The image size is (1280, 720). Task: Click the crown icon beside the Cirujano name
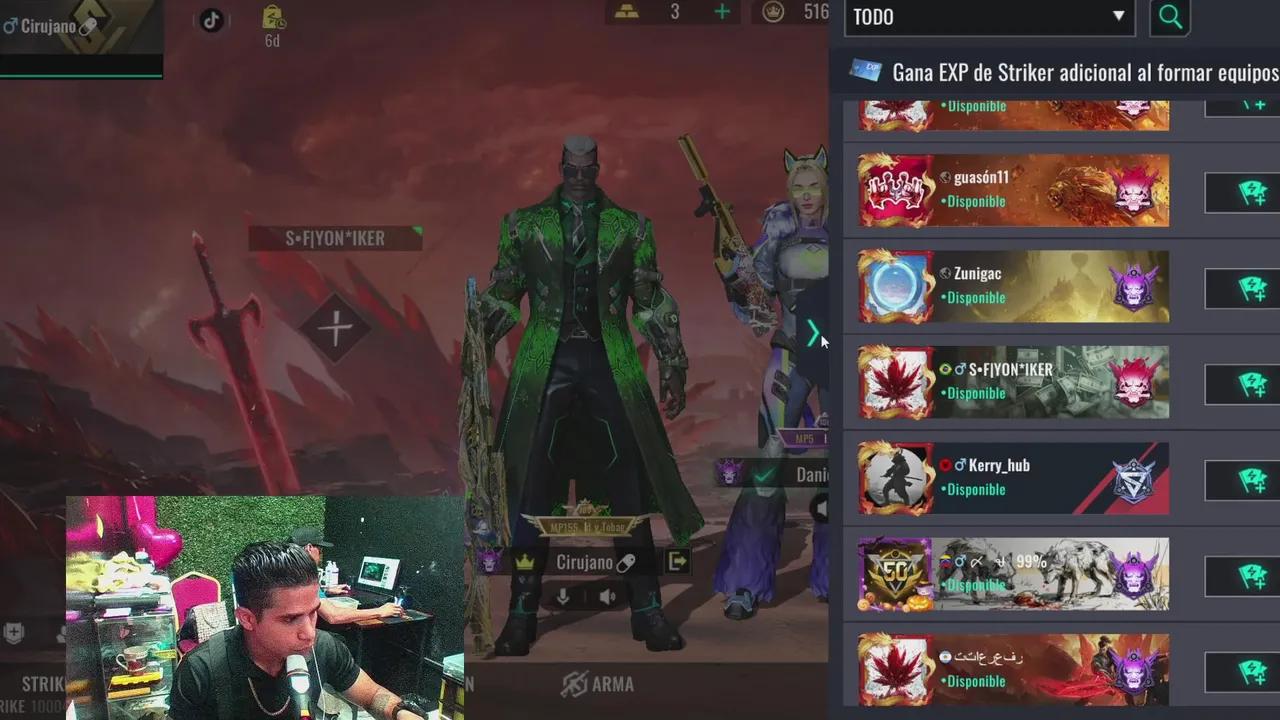click(x=526, y=562)
